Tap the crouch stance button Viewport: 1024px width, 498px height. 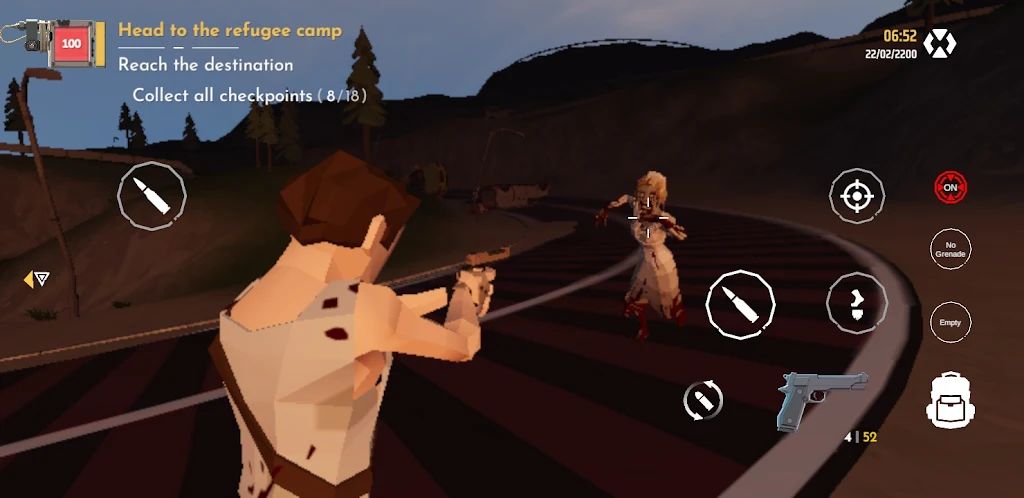856,302
